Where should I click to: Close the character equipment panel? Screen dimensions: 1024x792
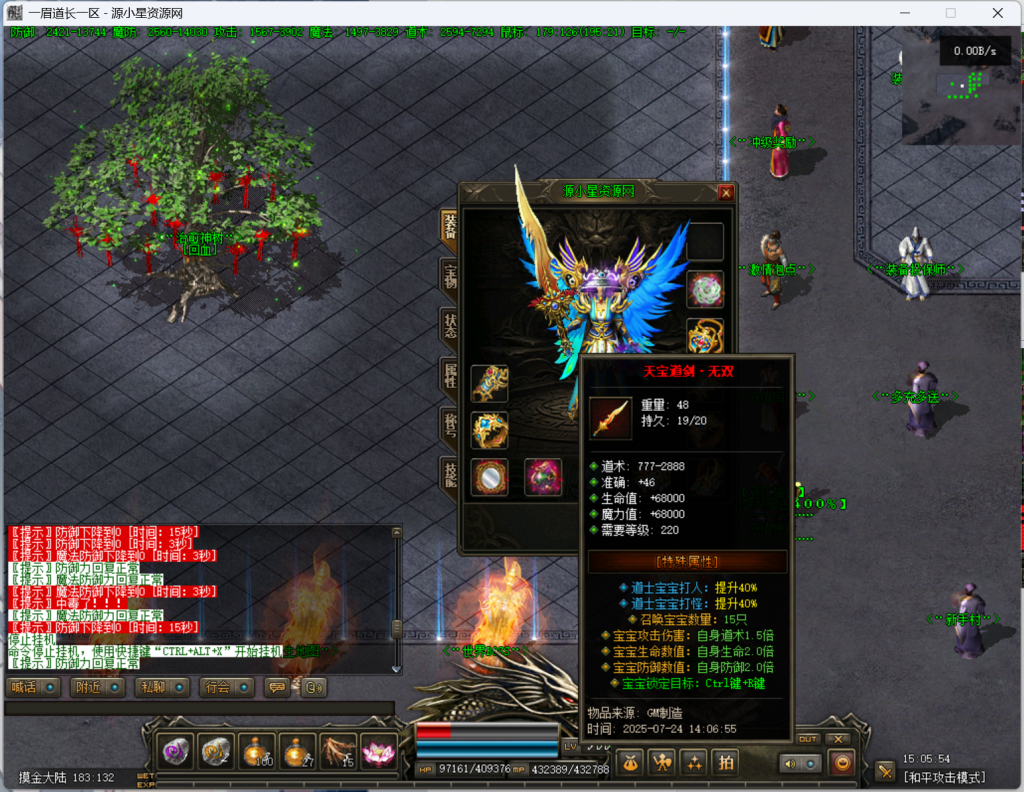[x=726, y=193]
